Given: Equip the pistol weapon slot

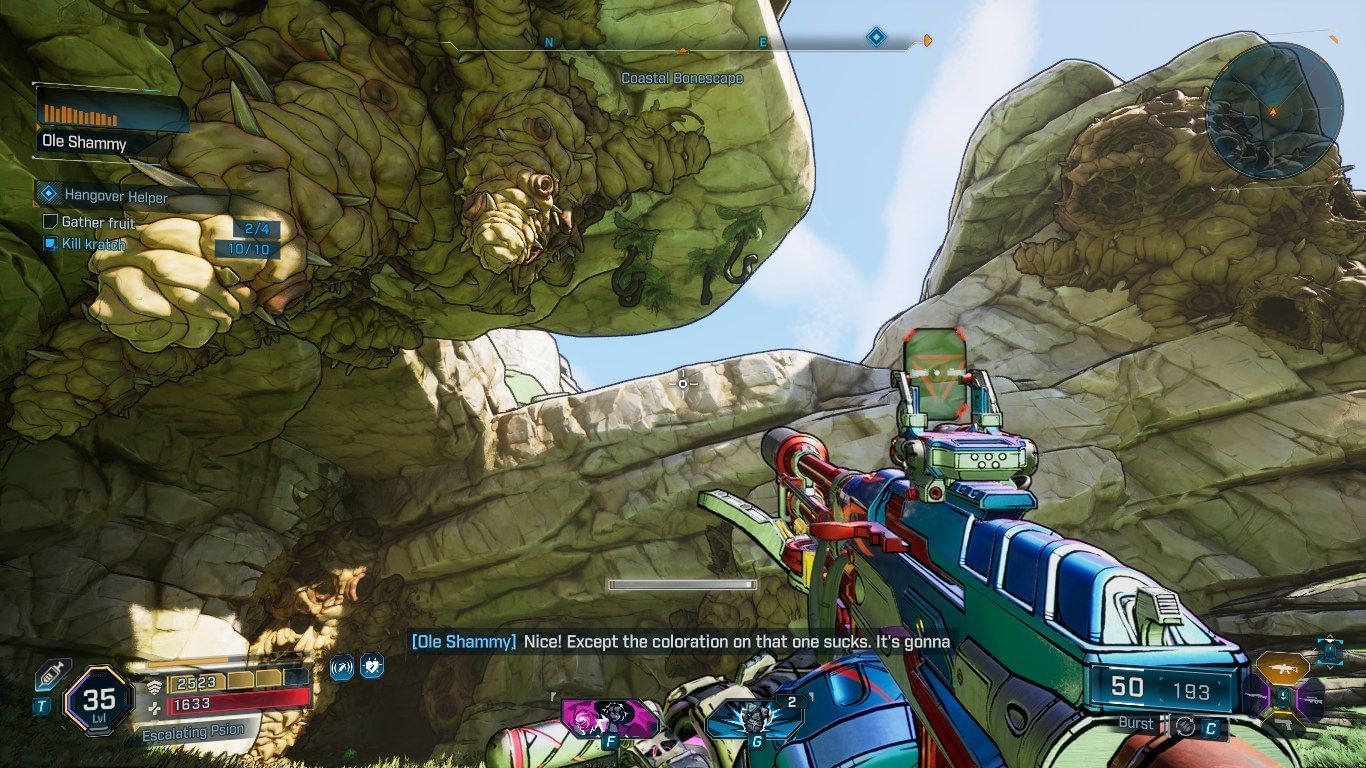Looking at the screenshot, I should tap(1282, 722).
